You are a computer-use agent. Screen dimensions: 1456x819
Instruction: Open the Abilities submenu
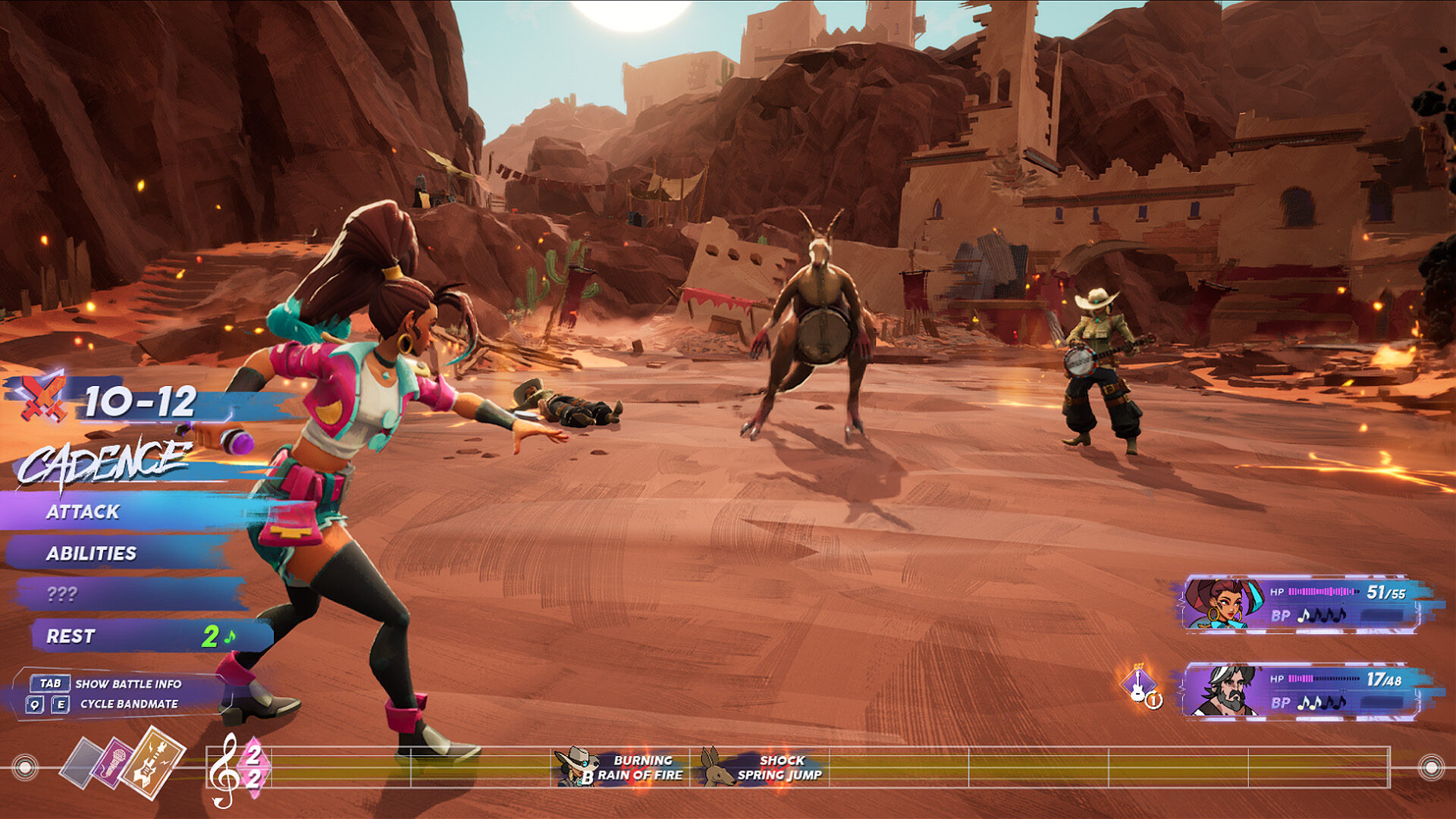(x=91, y=554)
